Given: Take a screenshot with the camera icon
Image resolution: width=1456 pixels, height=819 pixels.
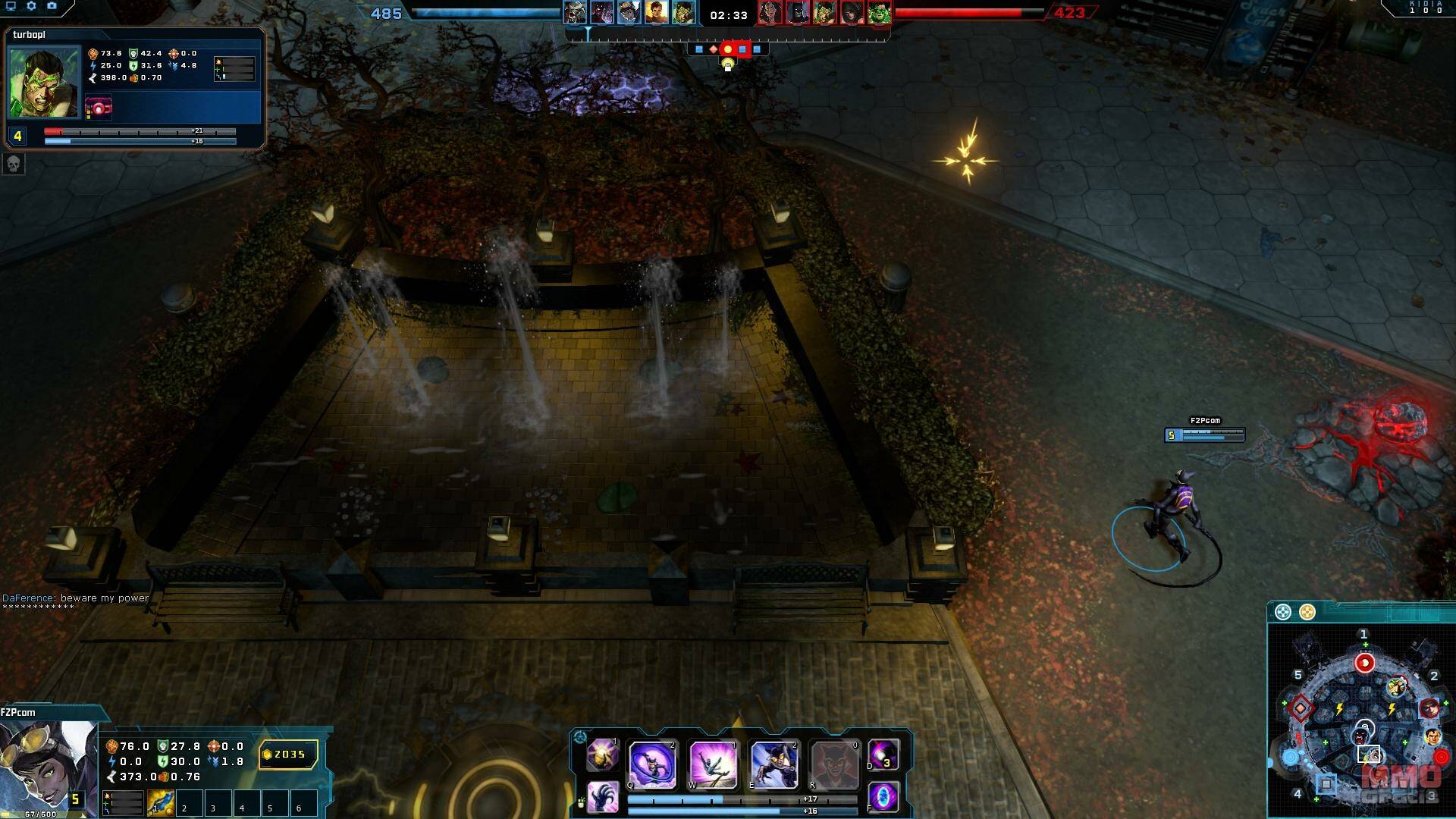Looking at the screenshot, I should (52, 6).
